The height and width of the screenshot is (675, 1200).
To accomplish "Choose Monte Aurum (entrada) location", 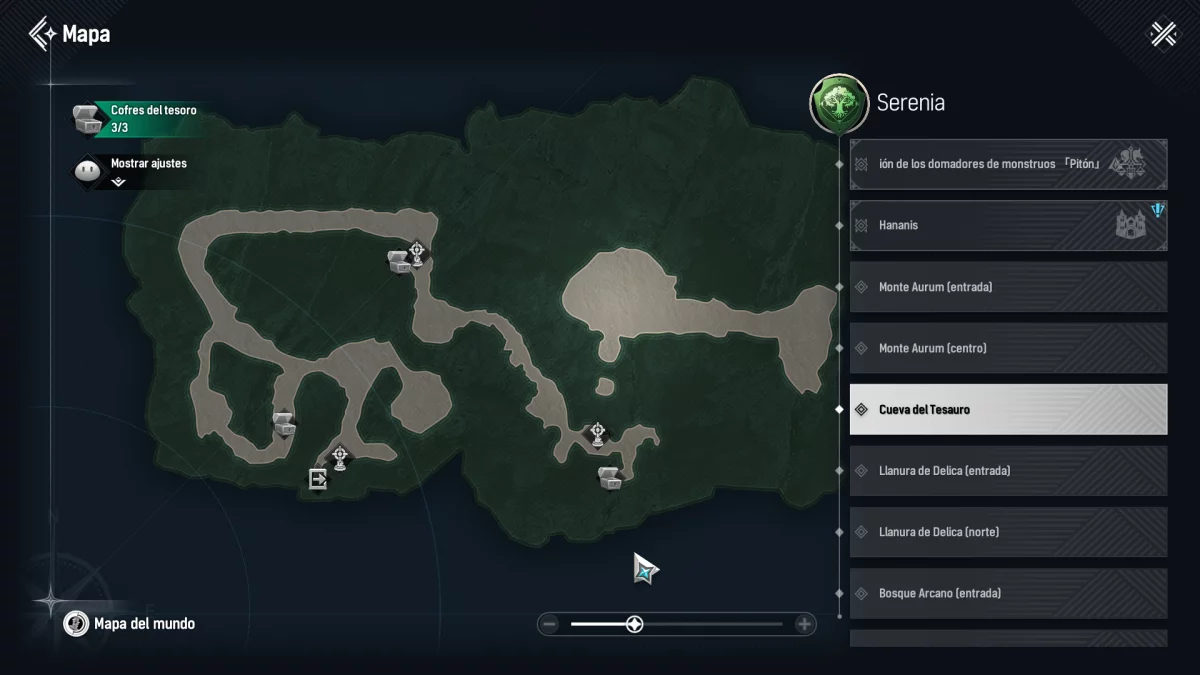I will [x=1008, y=287].
